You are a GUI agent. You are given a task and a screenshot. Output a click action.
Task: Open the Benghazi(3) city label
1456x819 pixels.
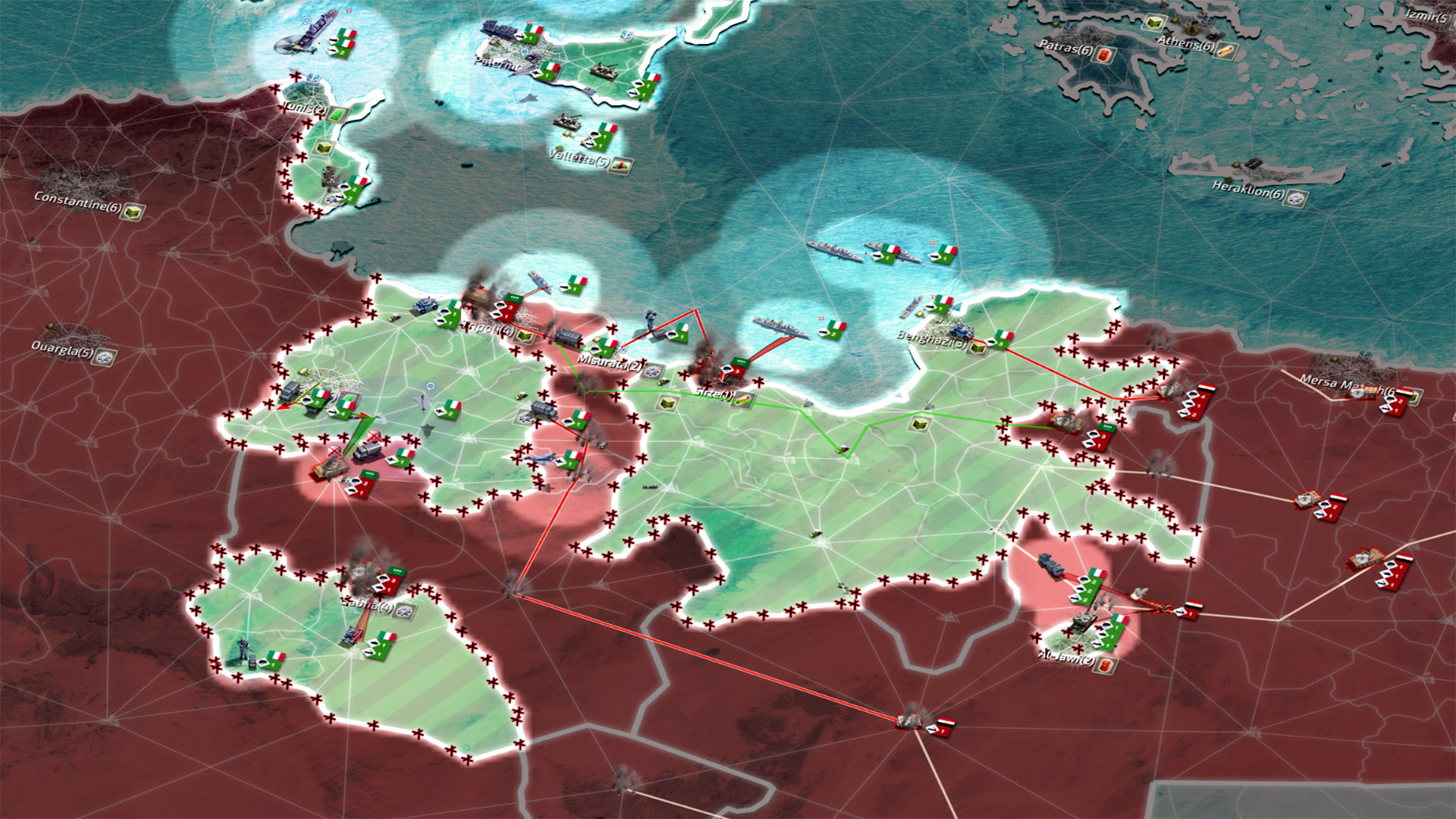[x=930, y=339]
